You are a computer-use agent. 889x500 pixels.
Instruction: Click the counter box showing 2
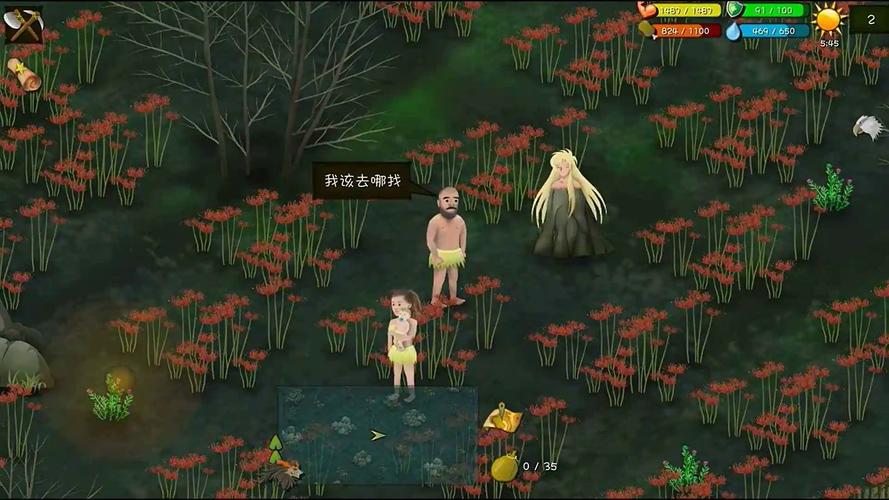[x=869, y=19]
